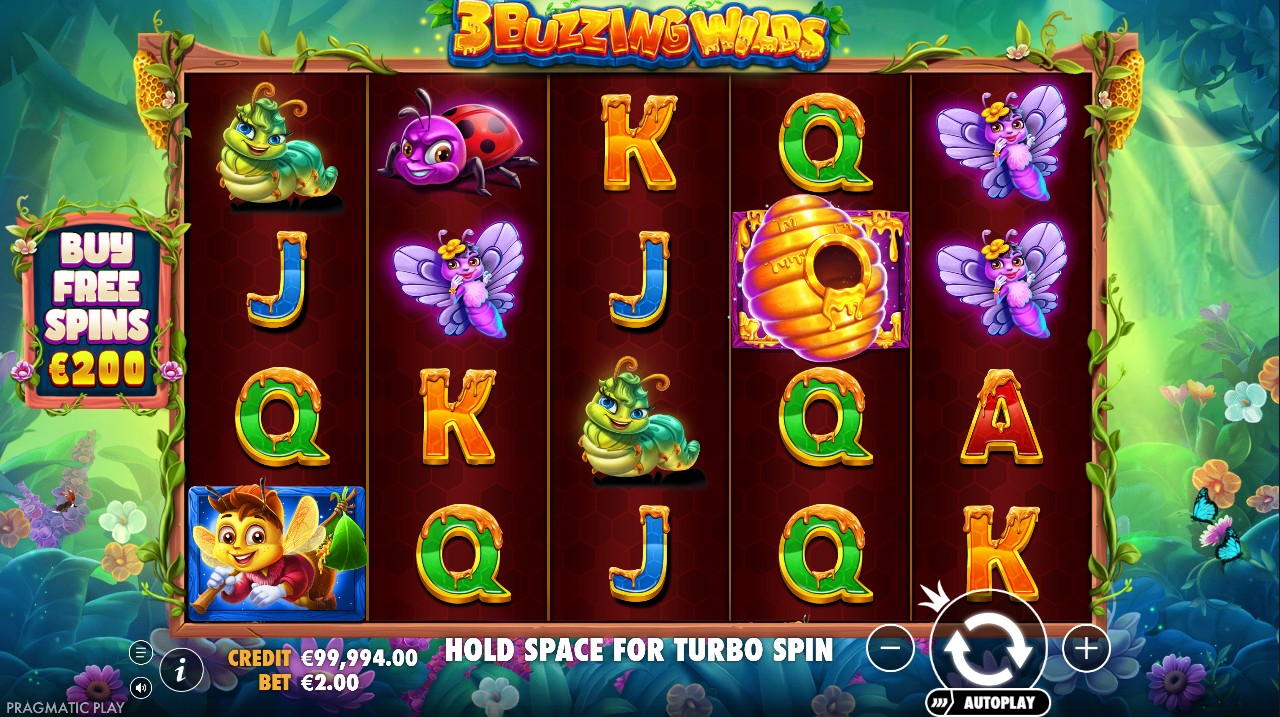Open the game info paytable
Image resolution: width=1280 pixels, height=717 pixels.
click(x=181, y=671)
